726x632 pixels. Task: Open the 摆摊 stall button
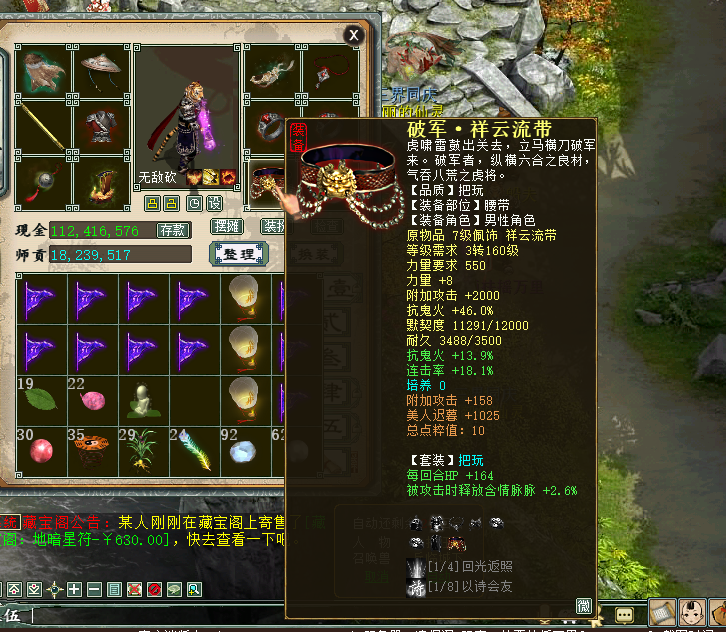[x=227, y=227]
